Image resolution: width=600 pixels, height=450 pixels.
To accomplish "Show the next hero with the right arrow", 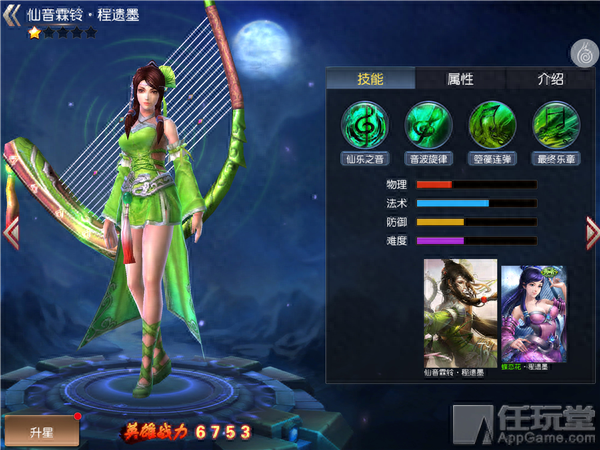I will (591, 232).
